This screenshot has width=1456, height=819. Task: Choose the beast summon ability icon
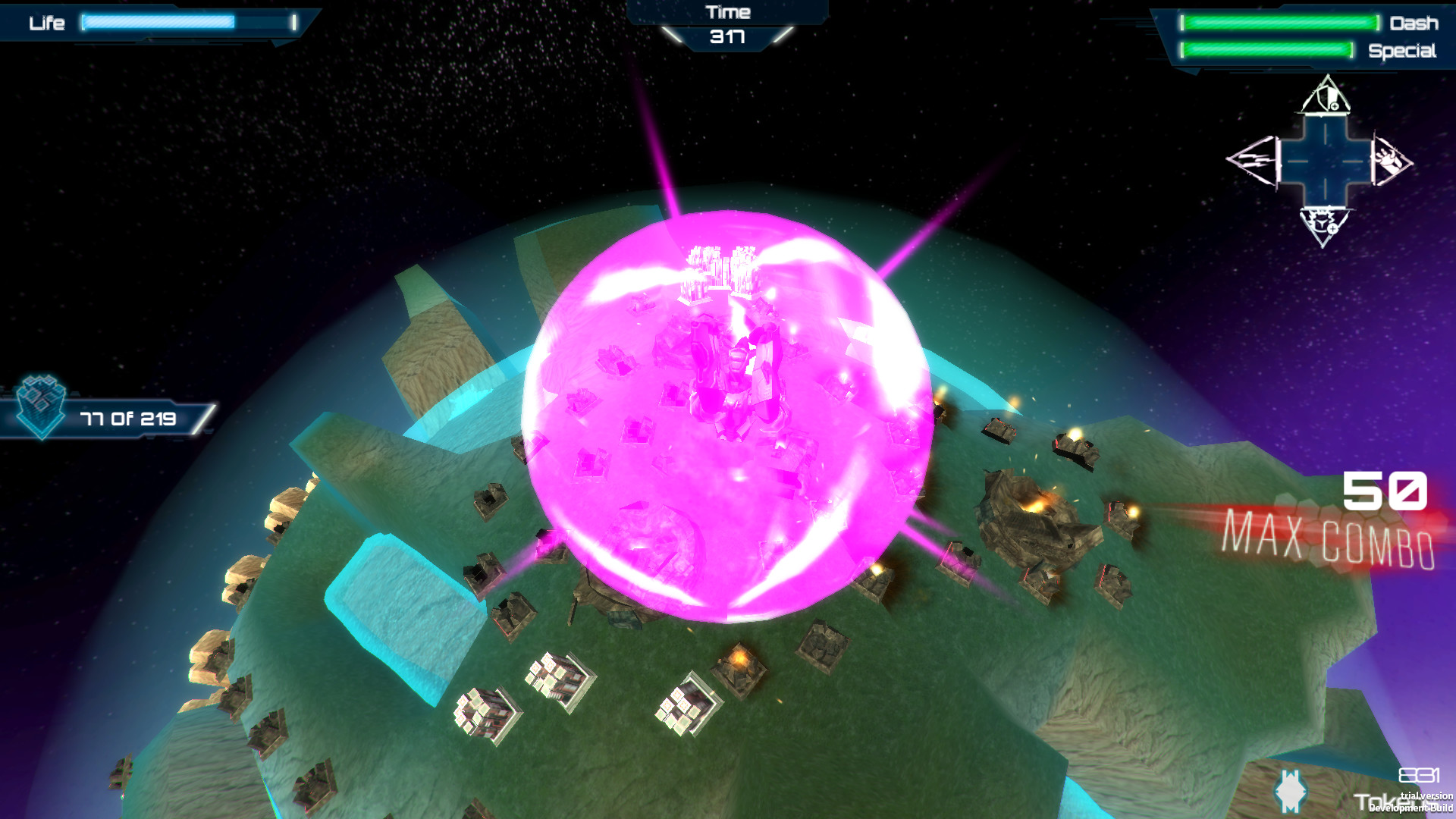click(x=1322, y=223)
